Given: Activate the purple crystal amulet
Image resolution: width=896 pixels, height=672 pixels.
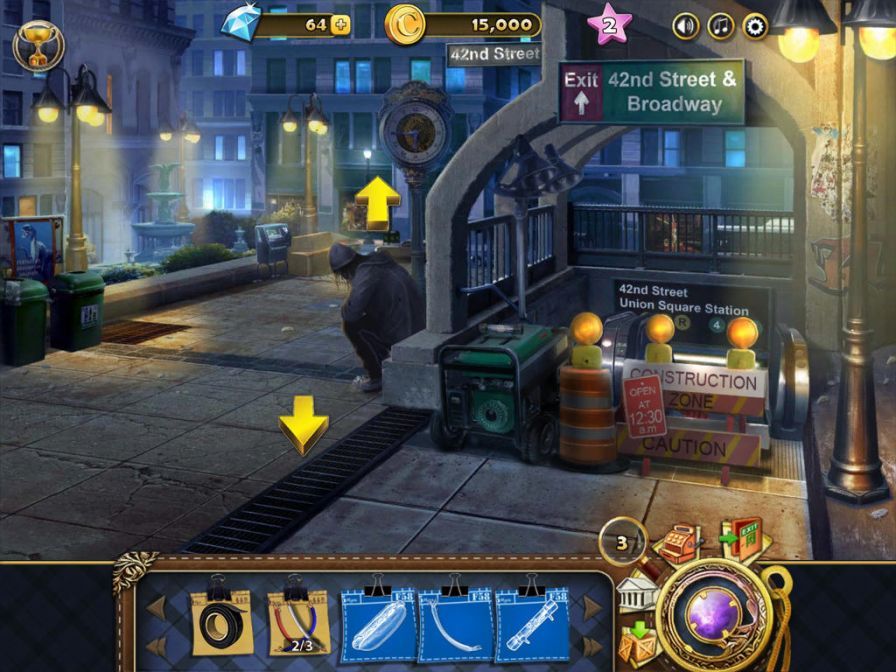Looking at the screenshot, I should tap(717, 615).
